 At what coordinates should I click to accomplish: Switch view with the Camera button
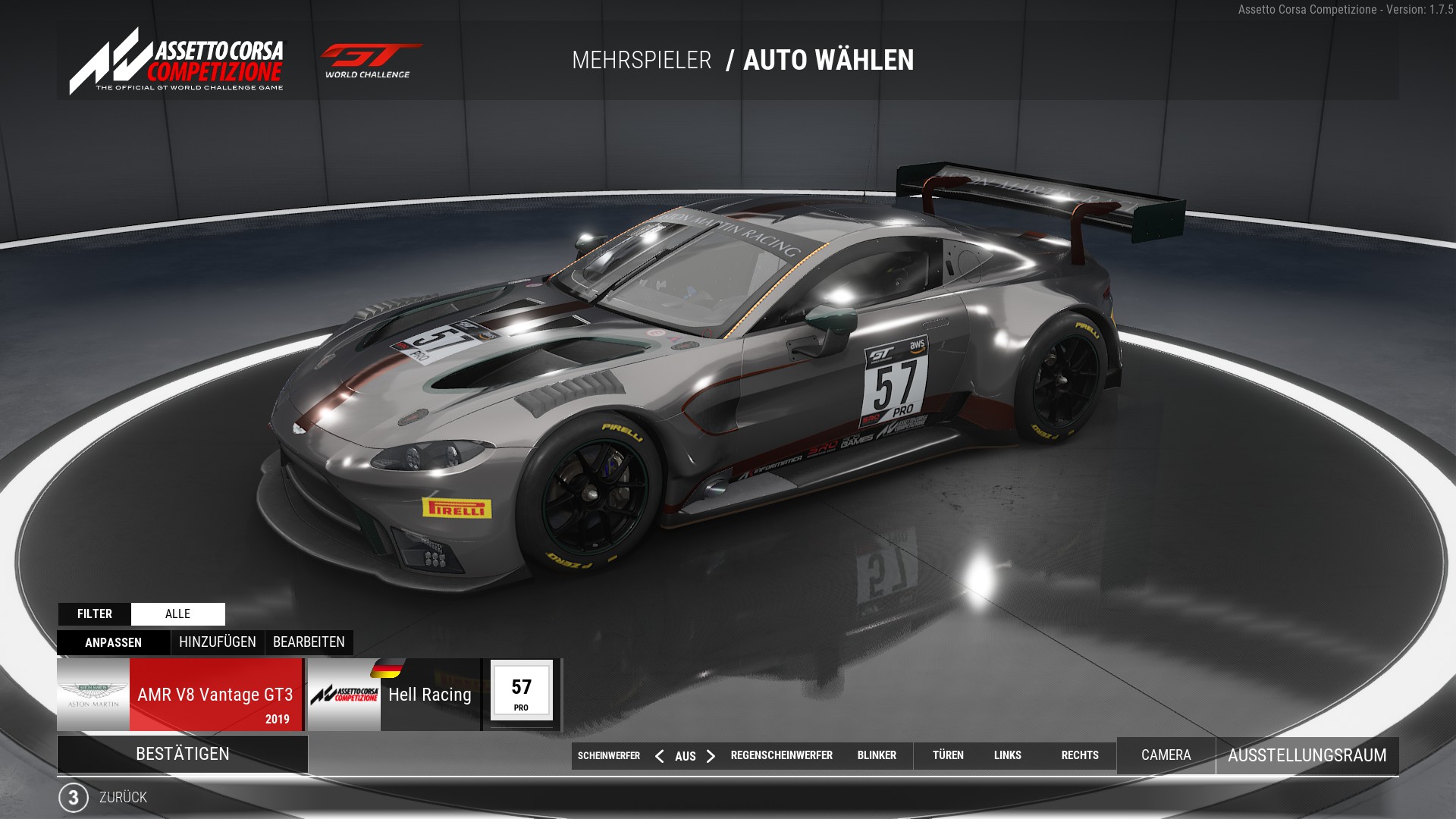pos(1166,755)
